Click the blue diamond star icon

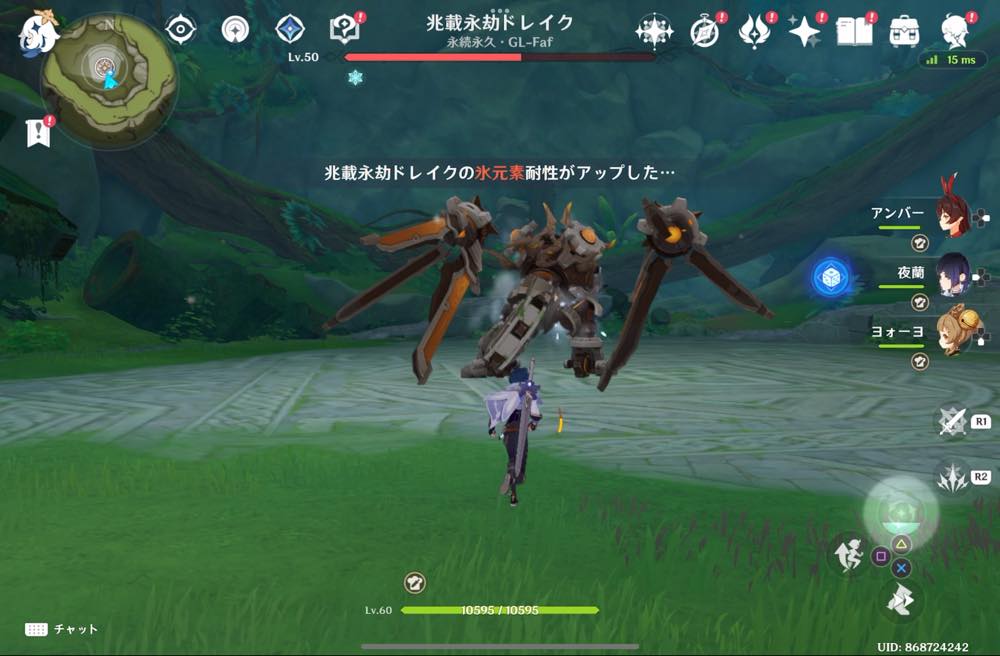(x=289, y=30)
